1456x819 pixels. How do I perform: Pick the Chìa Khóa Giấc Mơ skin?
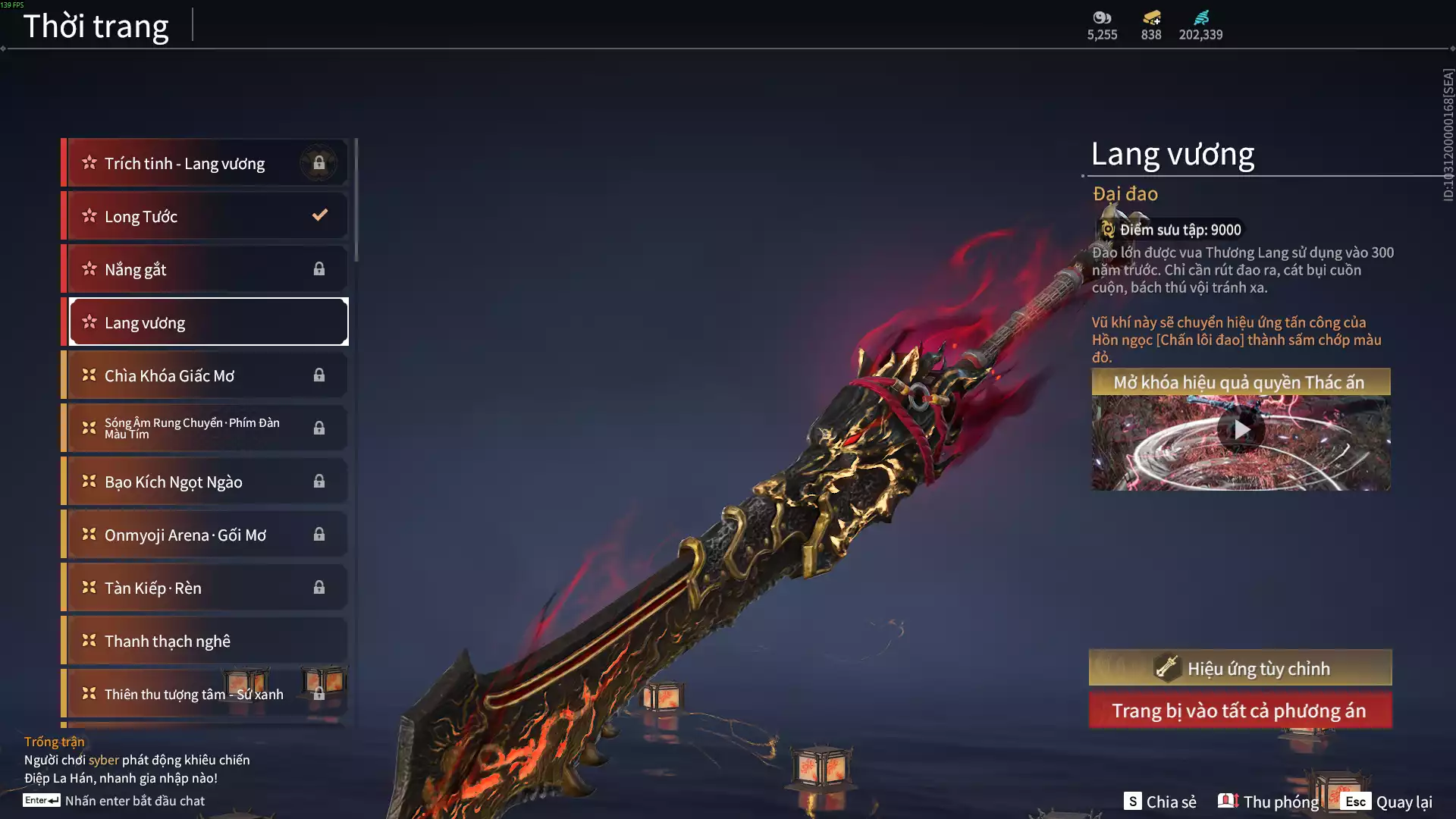(x=205, y=375)
